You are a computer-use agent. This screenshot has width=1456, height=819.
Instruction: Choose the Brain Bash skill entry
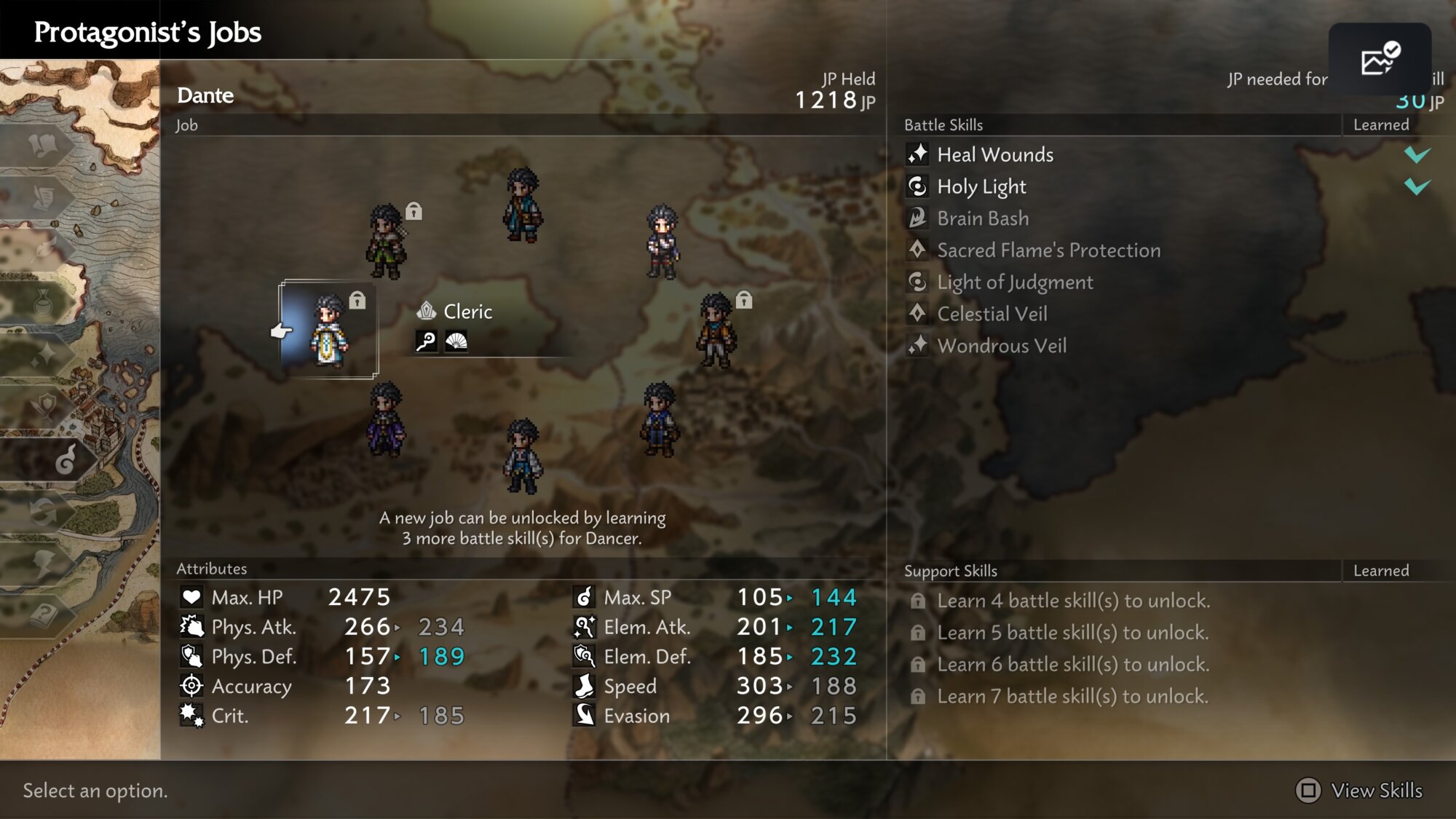(x=982, y=218)
